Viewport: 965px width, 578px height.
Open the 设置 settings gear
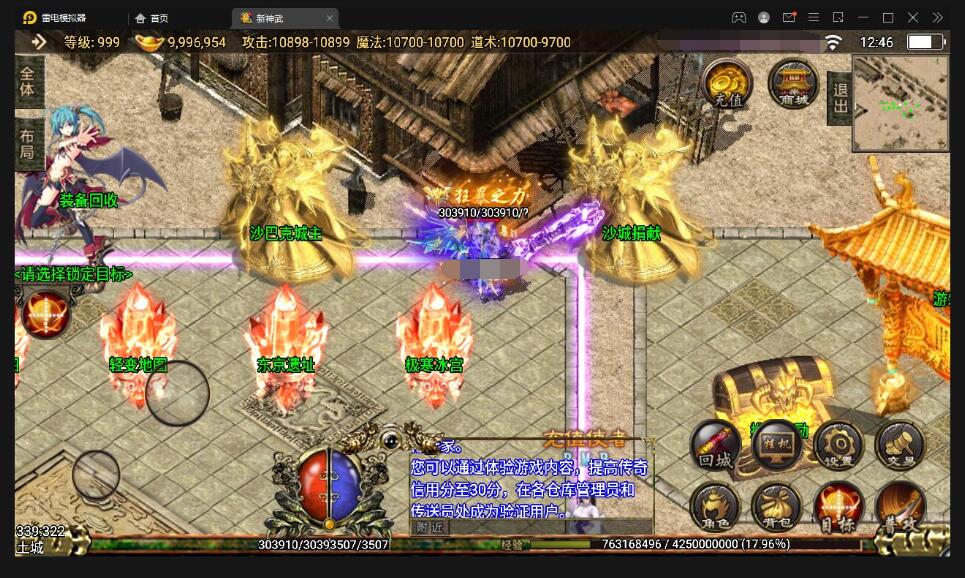[x=838, y=446]
